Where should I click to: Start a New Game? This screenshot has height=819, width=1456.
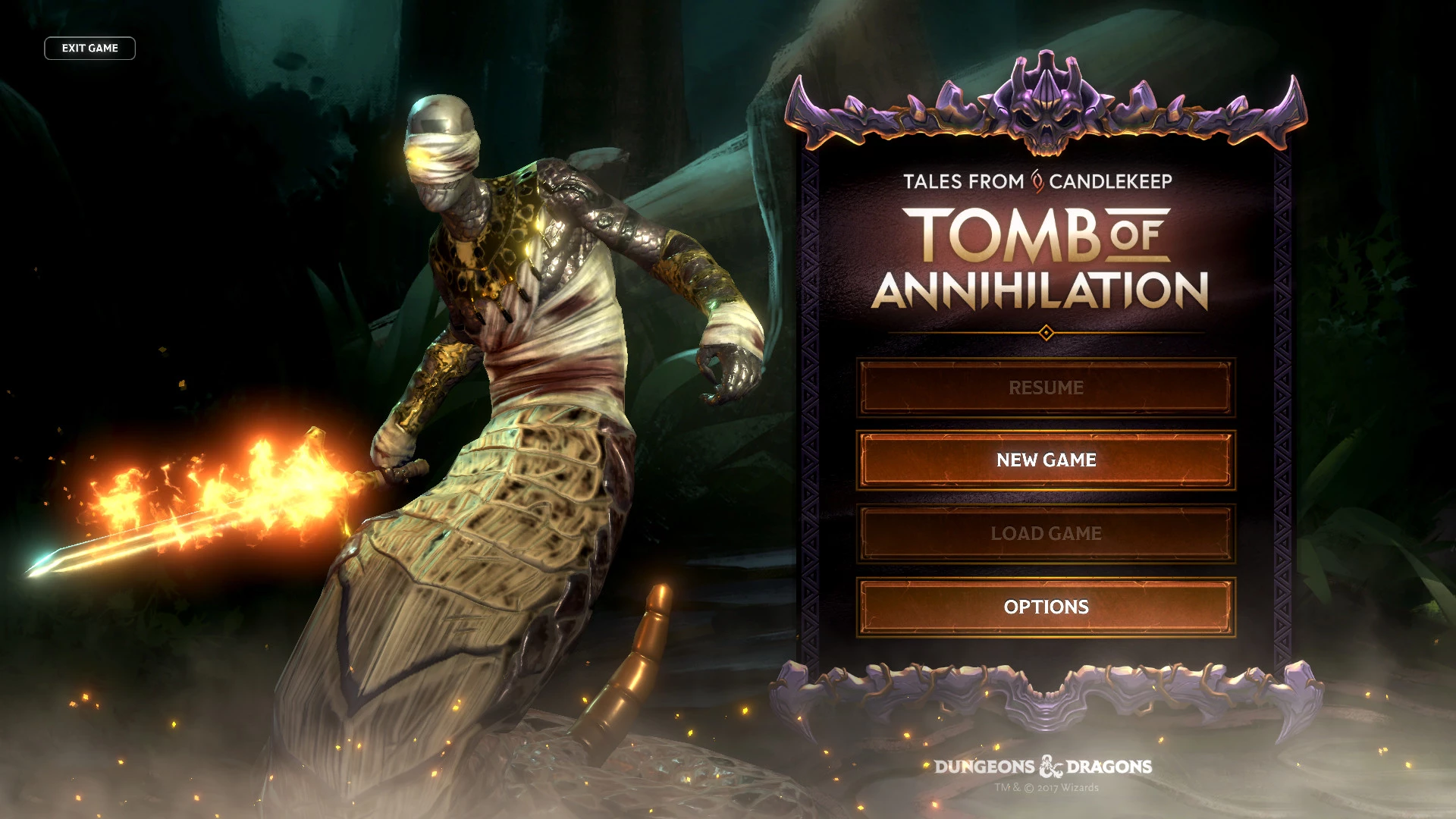click(x=1046, y=460)
